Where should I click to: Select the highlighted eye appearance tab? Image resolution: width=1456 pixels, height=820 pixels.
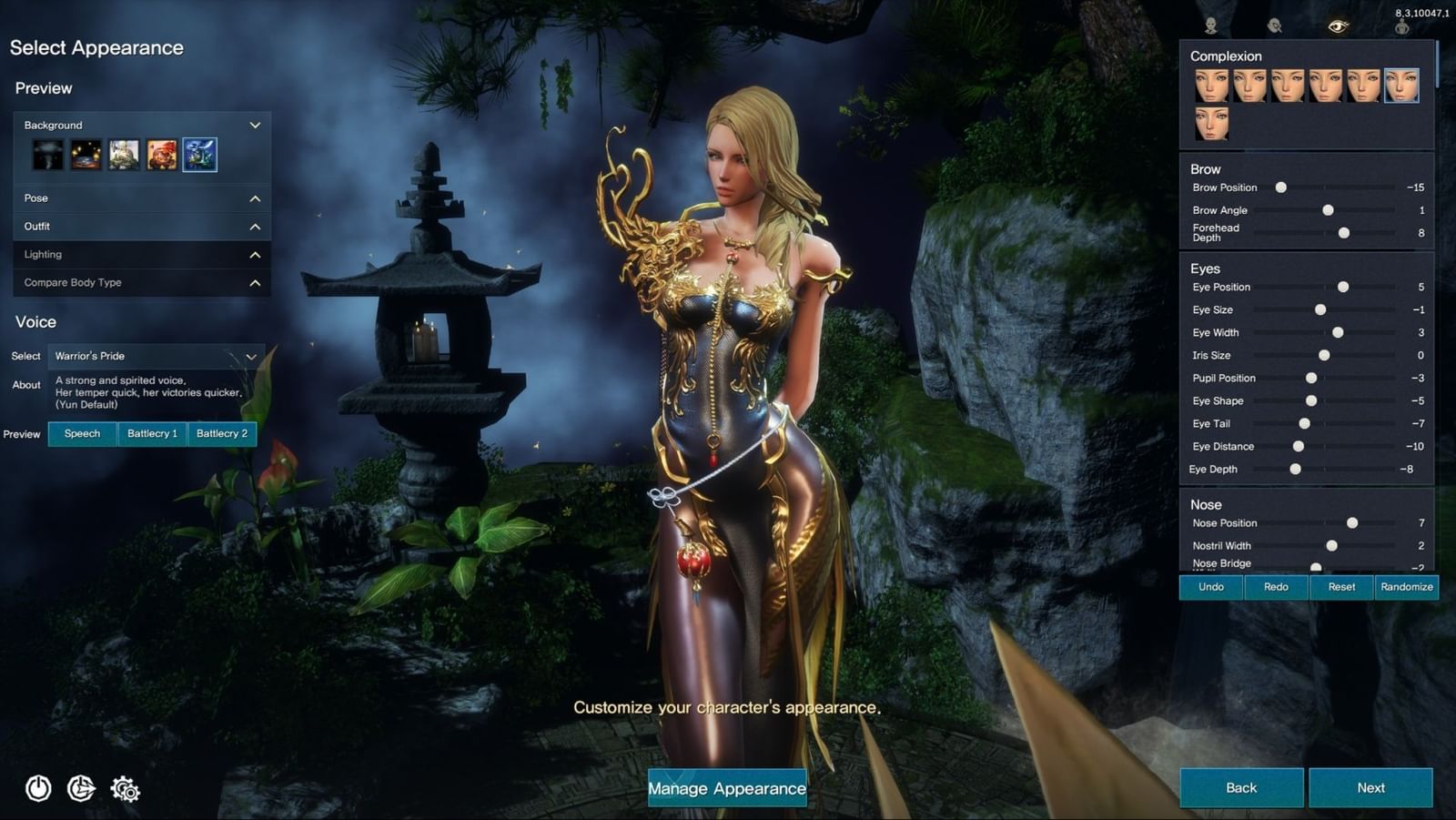(1337, 25)
